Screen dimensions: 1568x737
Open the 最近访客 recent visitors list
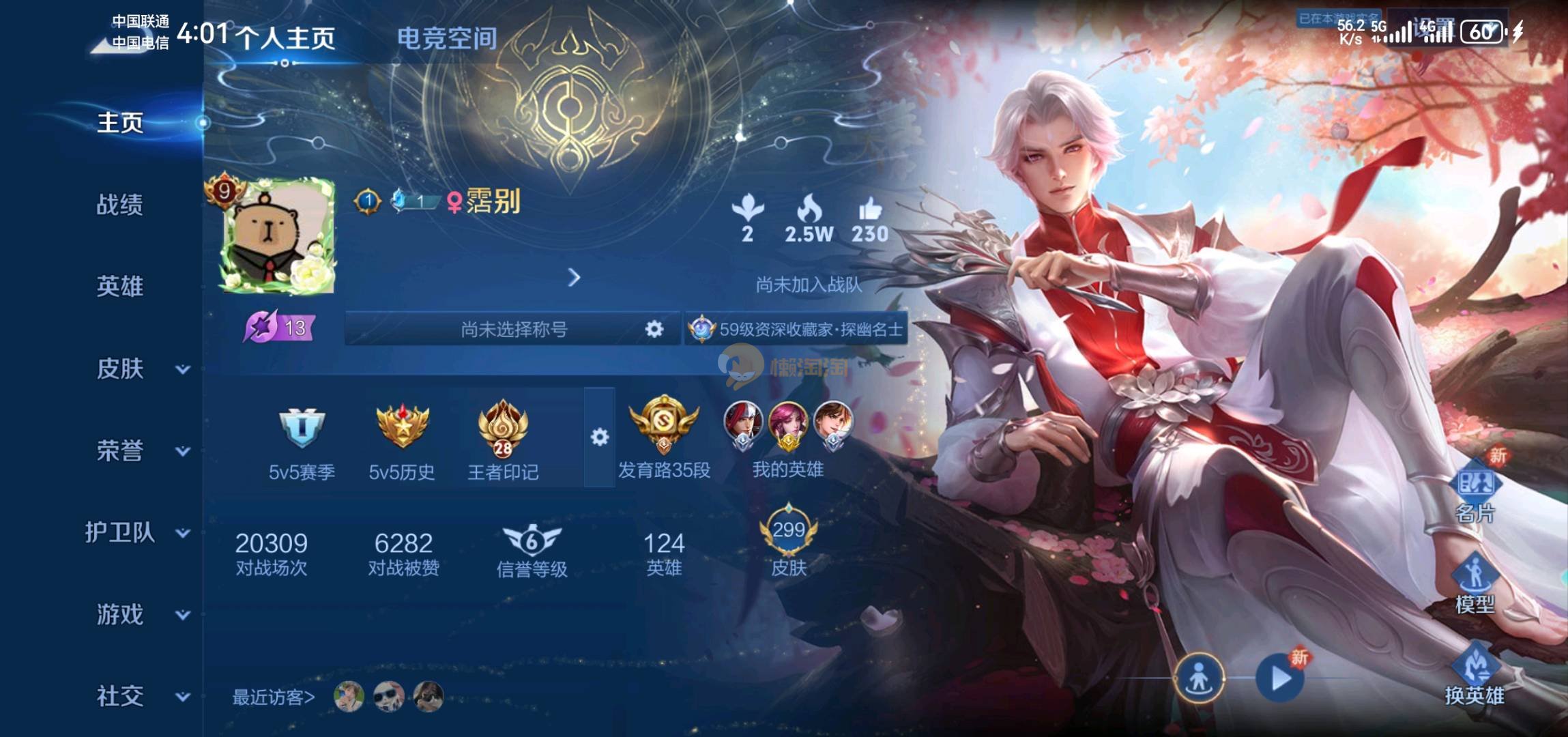click(274, 697)
